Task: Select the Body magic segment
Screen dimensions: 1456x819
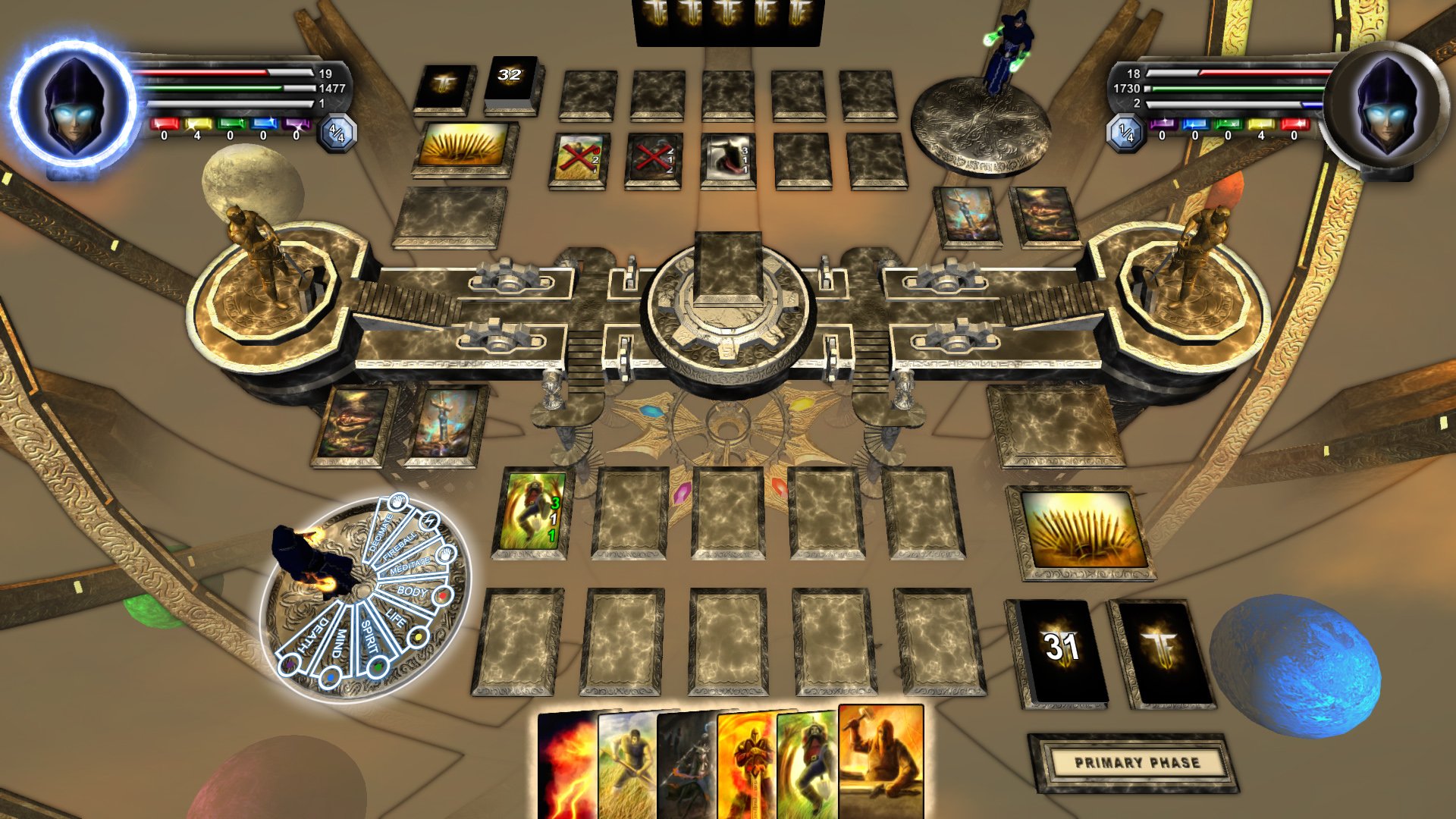Action: pyautogui.click(x=411, y=590)
